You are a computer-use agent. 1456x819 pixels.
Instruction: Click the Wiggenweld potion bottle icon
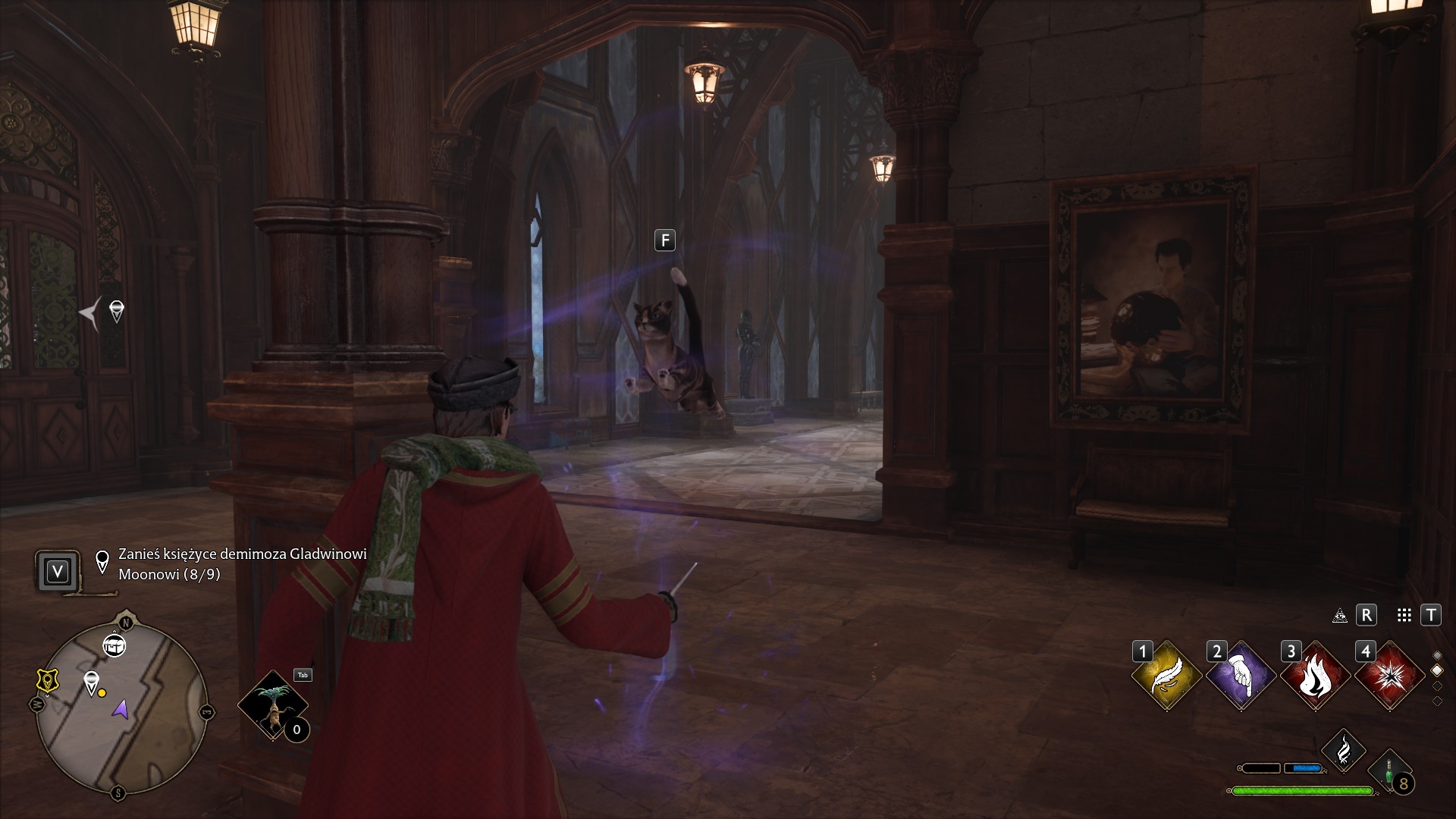(x=1389, y=773)
